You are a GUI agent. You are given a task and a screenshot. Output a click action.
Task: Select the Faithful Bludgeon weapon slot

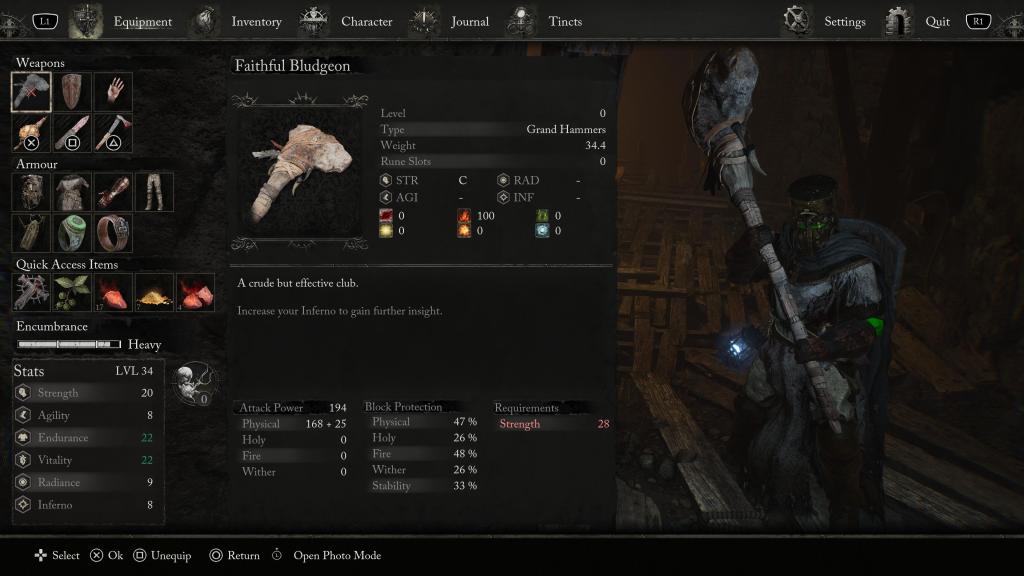coord(32,92)
